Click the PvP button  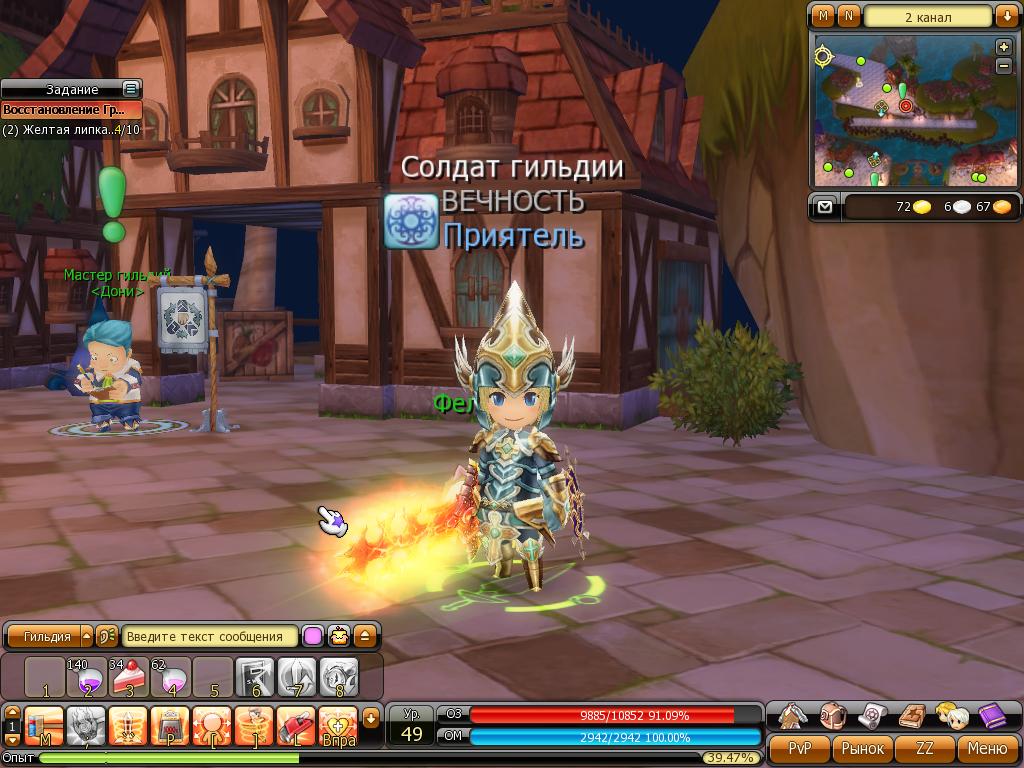pyautogui.click(x=800, y=748)
